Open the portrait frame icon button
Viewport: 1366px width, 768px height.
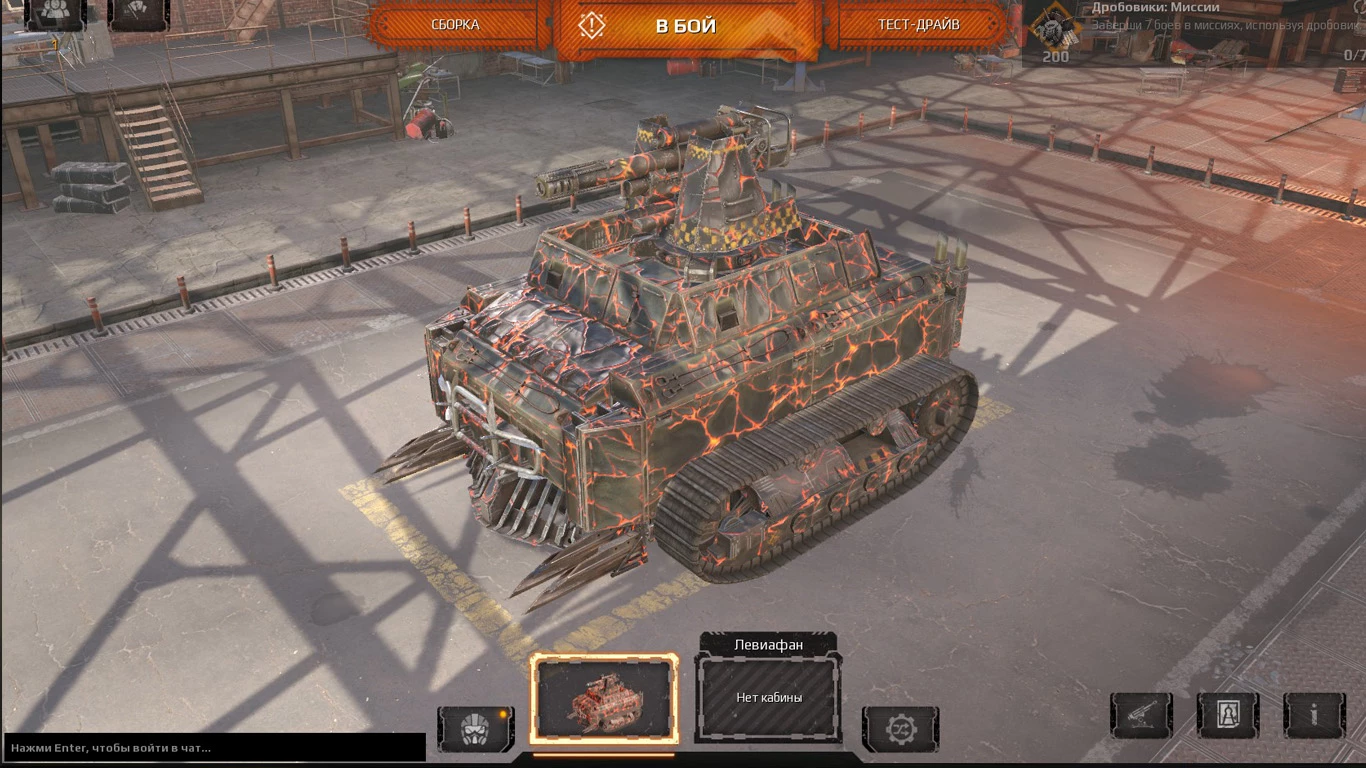click(1228, 715)
